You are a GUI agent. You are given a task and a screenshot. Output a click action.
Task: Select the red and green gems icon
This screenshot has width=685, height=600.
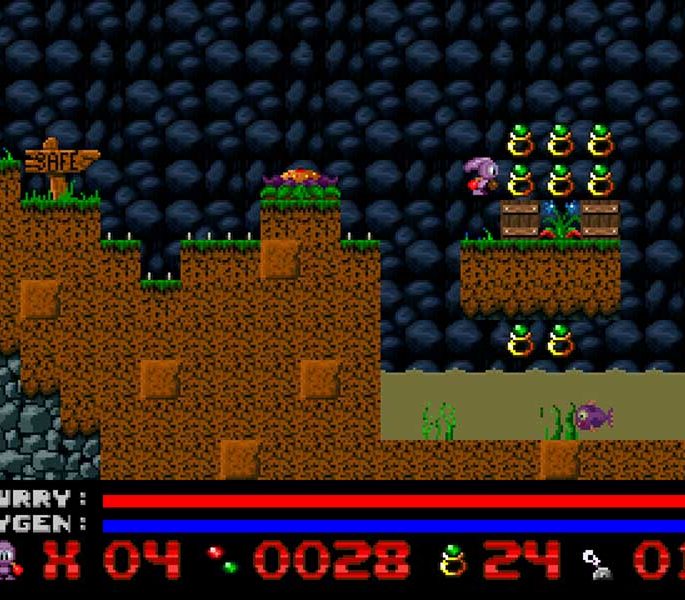pyautogui.click(x=222, y=560)
